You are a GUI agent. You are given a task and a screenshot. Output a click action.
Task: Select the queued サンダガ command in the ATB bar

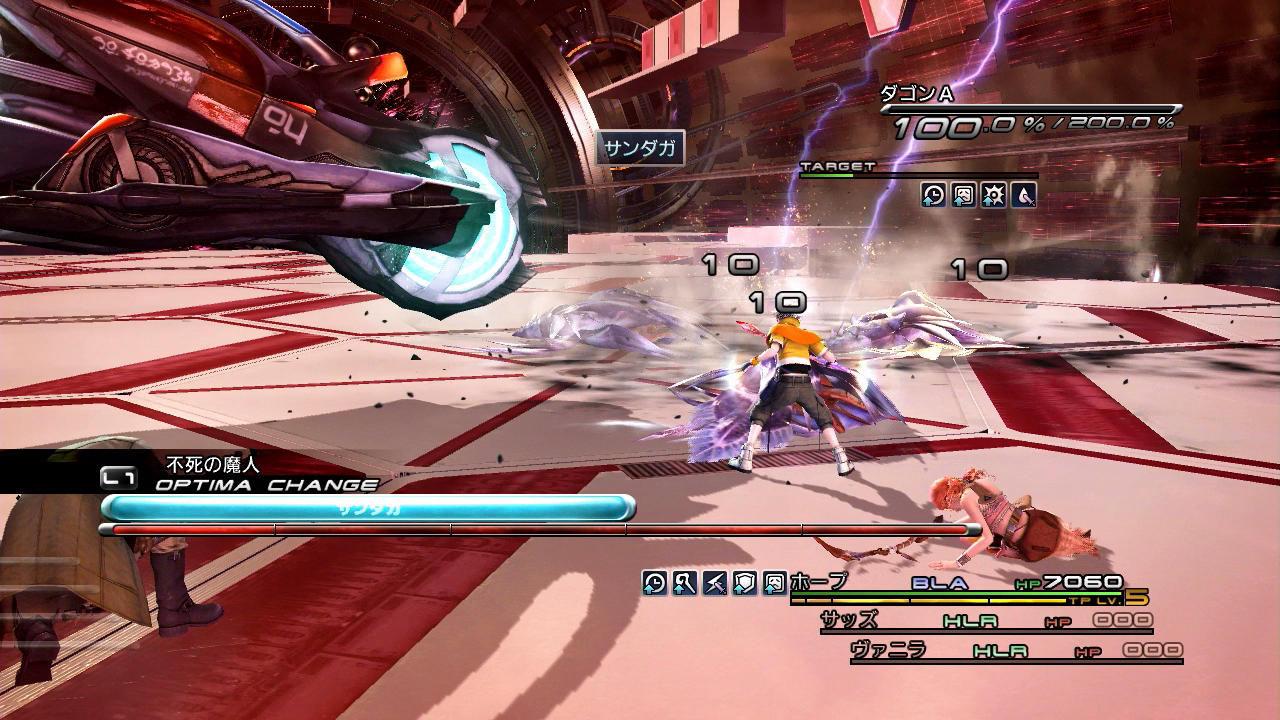pyautogui.click(x=368, y=508)
